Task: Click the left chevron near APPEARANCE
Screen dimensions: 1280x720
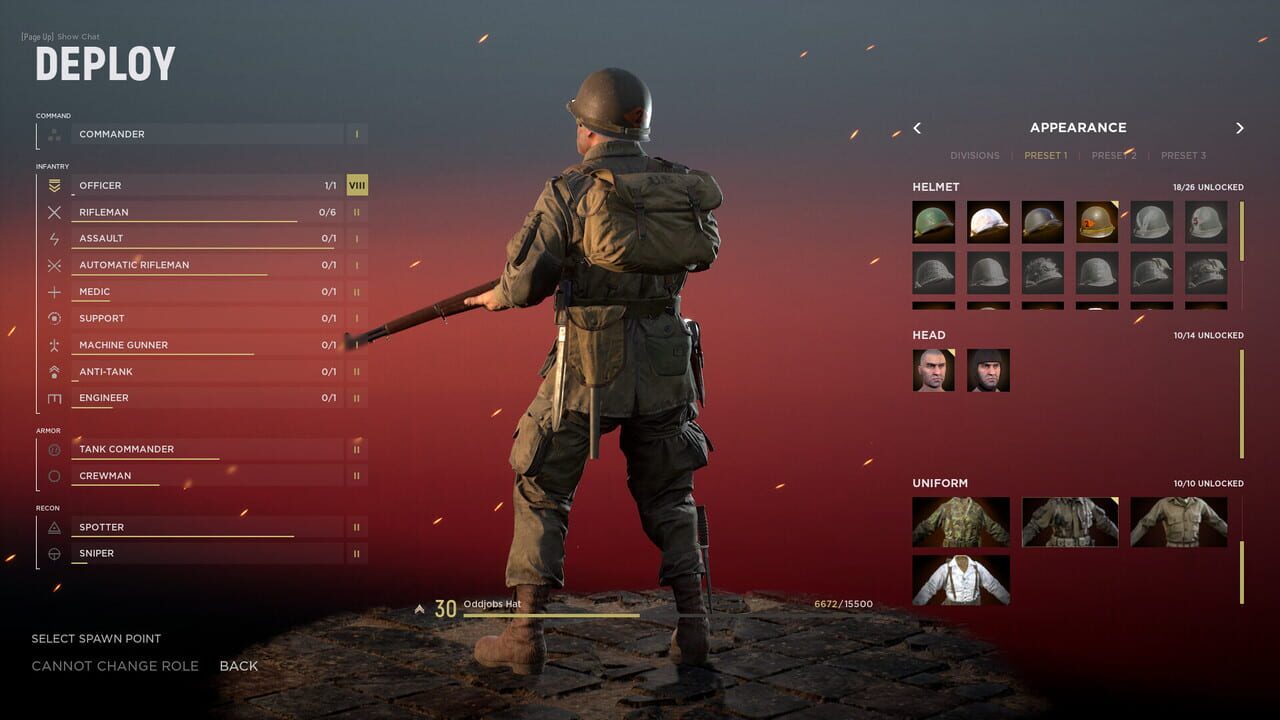Action: 917,128
